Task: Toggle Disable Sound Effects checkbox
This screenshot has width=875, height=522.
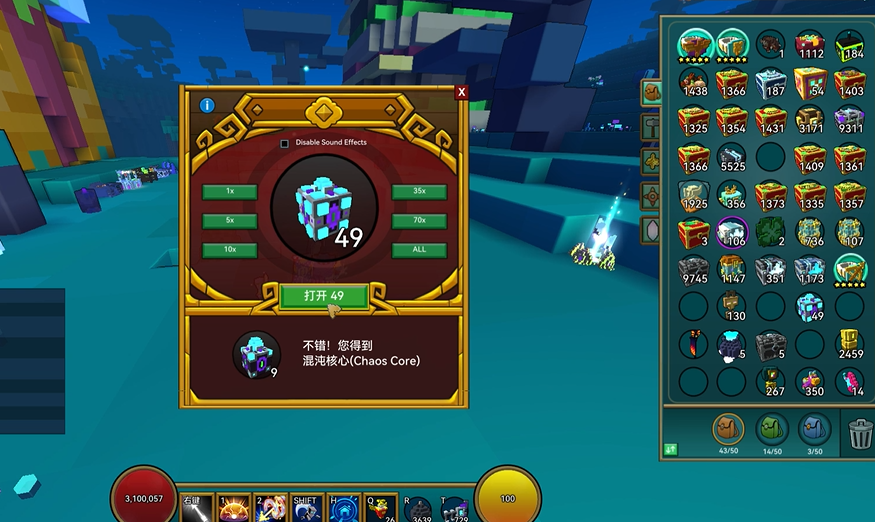Action: [x=285, y=143]
